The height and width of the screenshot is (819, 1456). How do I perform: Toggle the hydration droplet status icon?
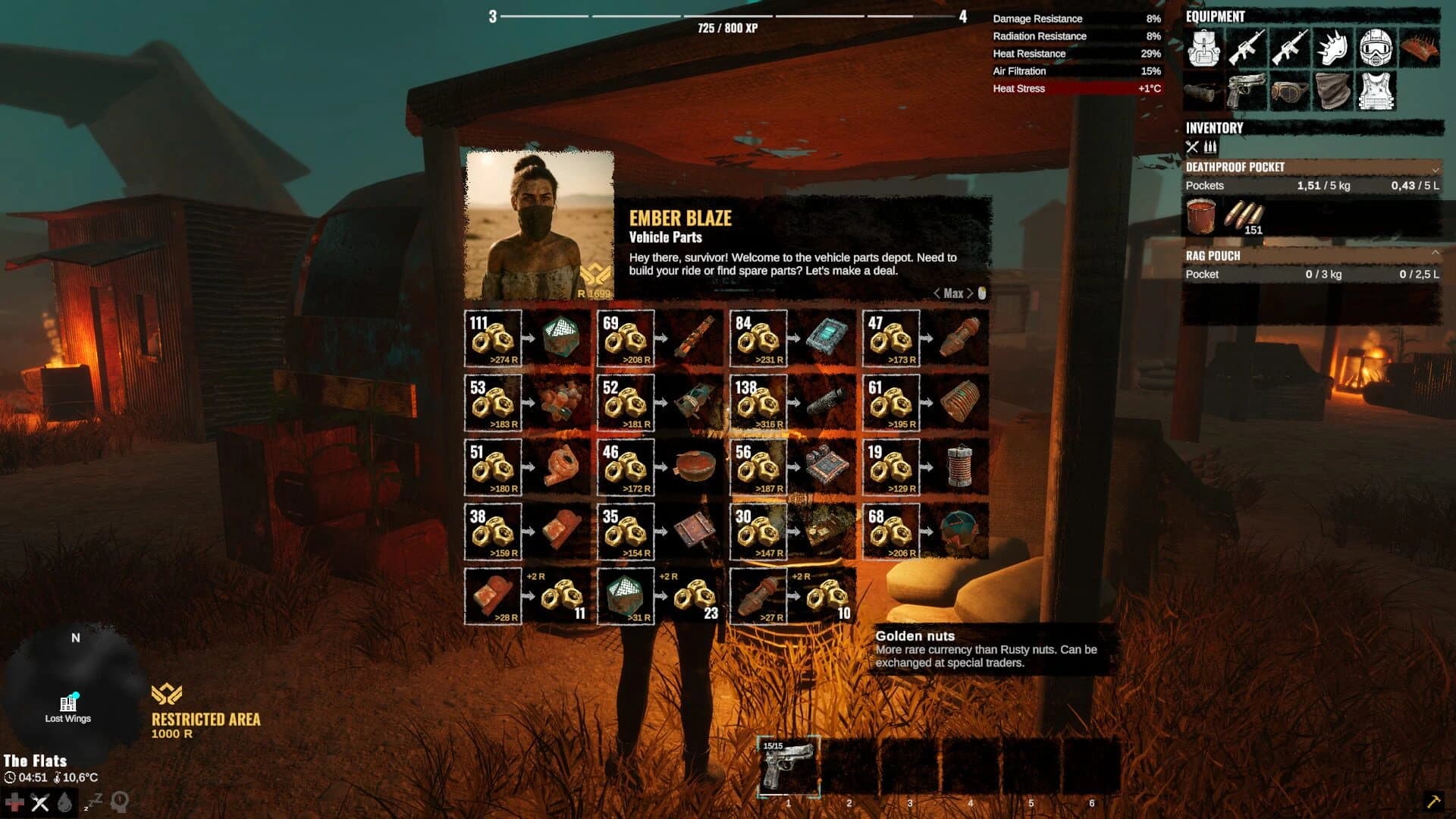click(x=64, y=802)
